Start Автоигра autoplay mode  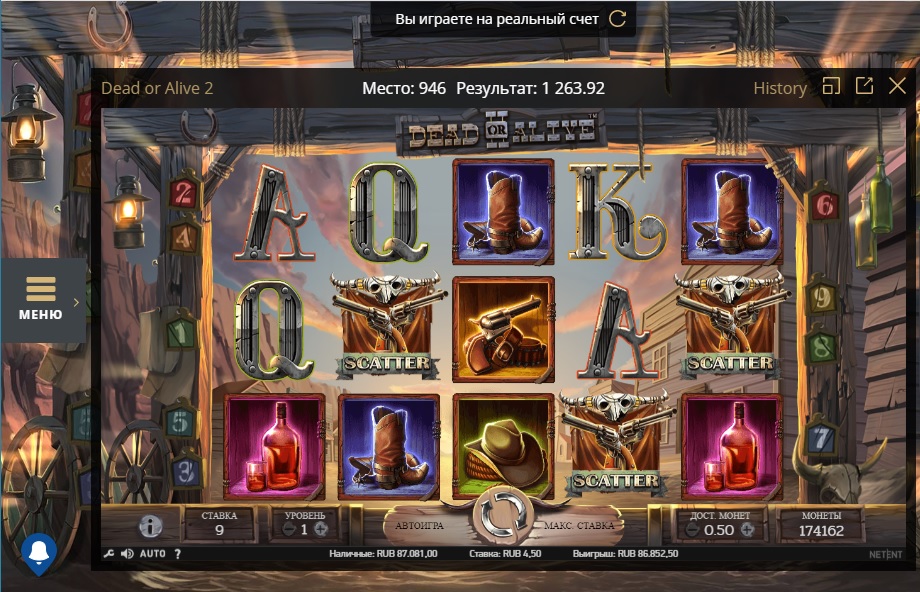(x=419, y=525)
